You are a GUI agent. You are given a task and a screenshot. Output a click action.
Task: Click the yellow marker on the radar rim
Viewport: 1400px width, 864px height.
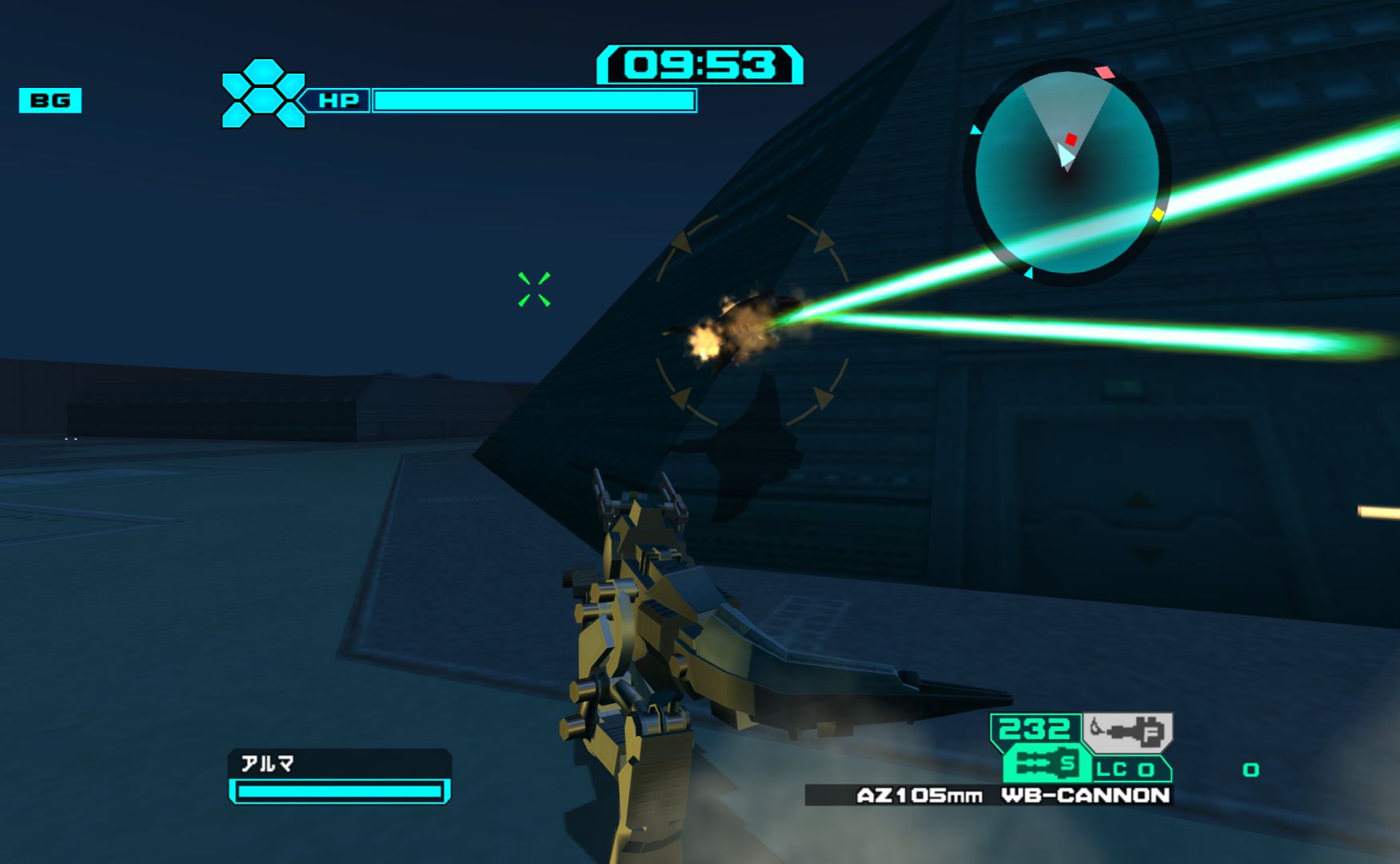coord(1158,214)
